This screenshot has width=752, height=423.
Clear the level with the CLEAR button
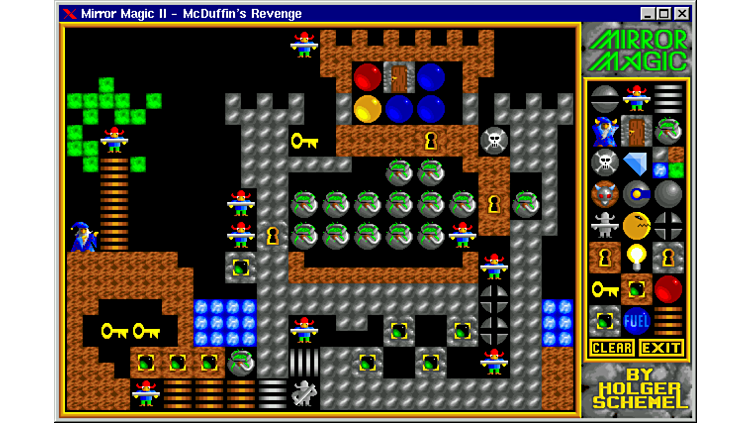(611, 348)
